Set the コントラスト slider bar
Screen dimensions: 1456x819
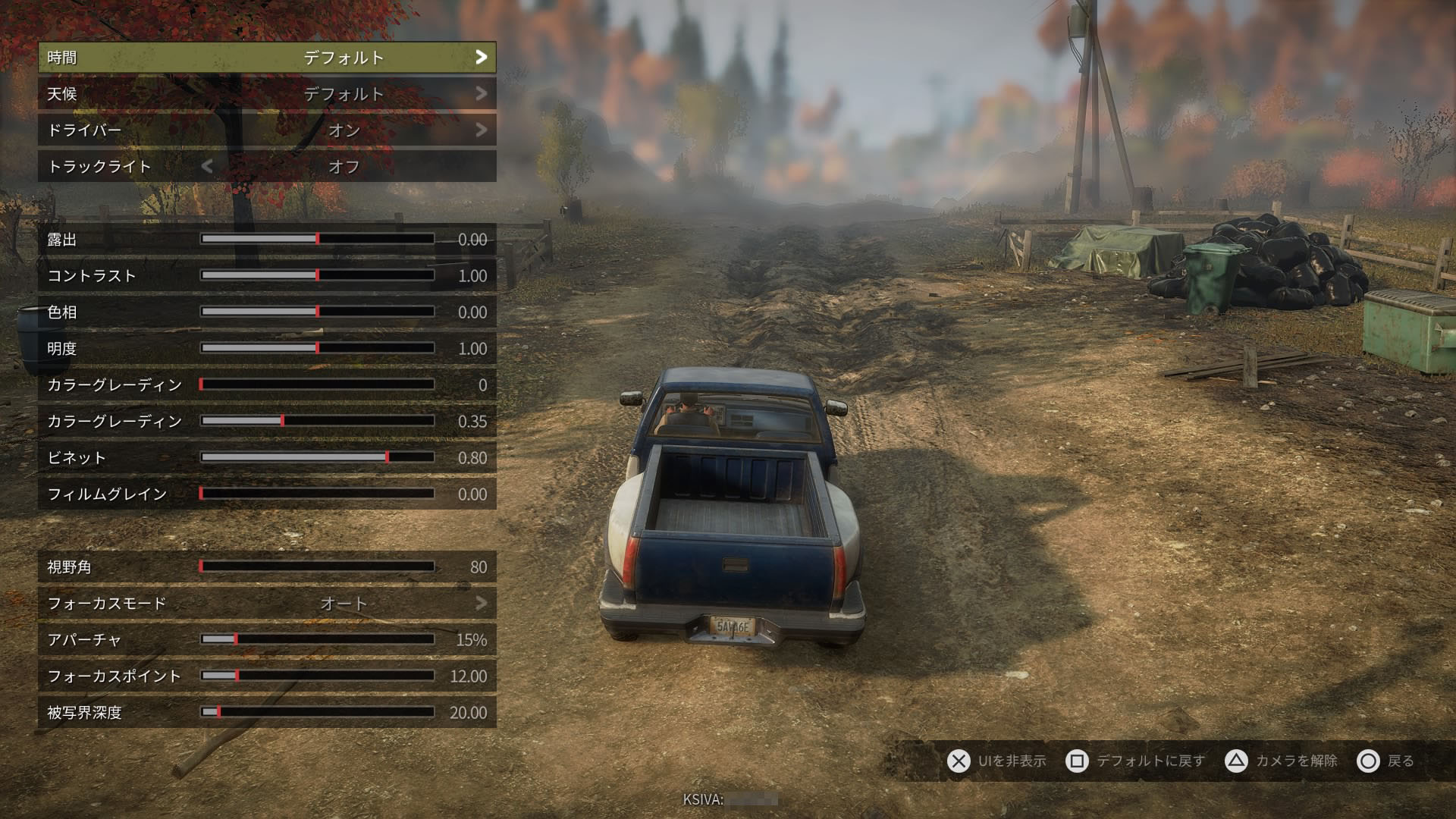pyautogui.click(x=317, y=275)
